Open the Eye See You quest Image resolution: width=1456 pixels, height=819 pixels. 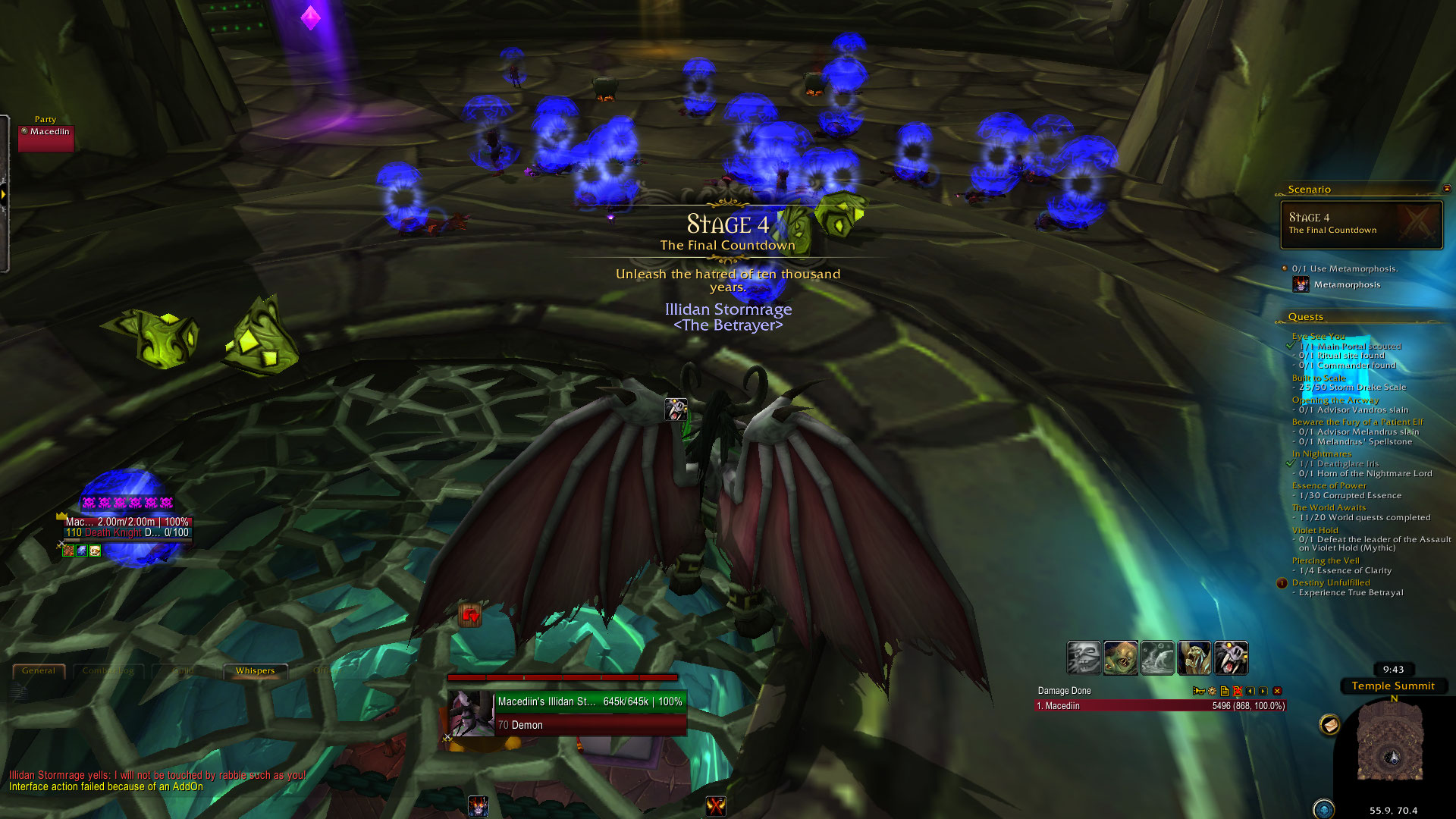click(x=1318, y=336)
